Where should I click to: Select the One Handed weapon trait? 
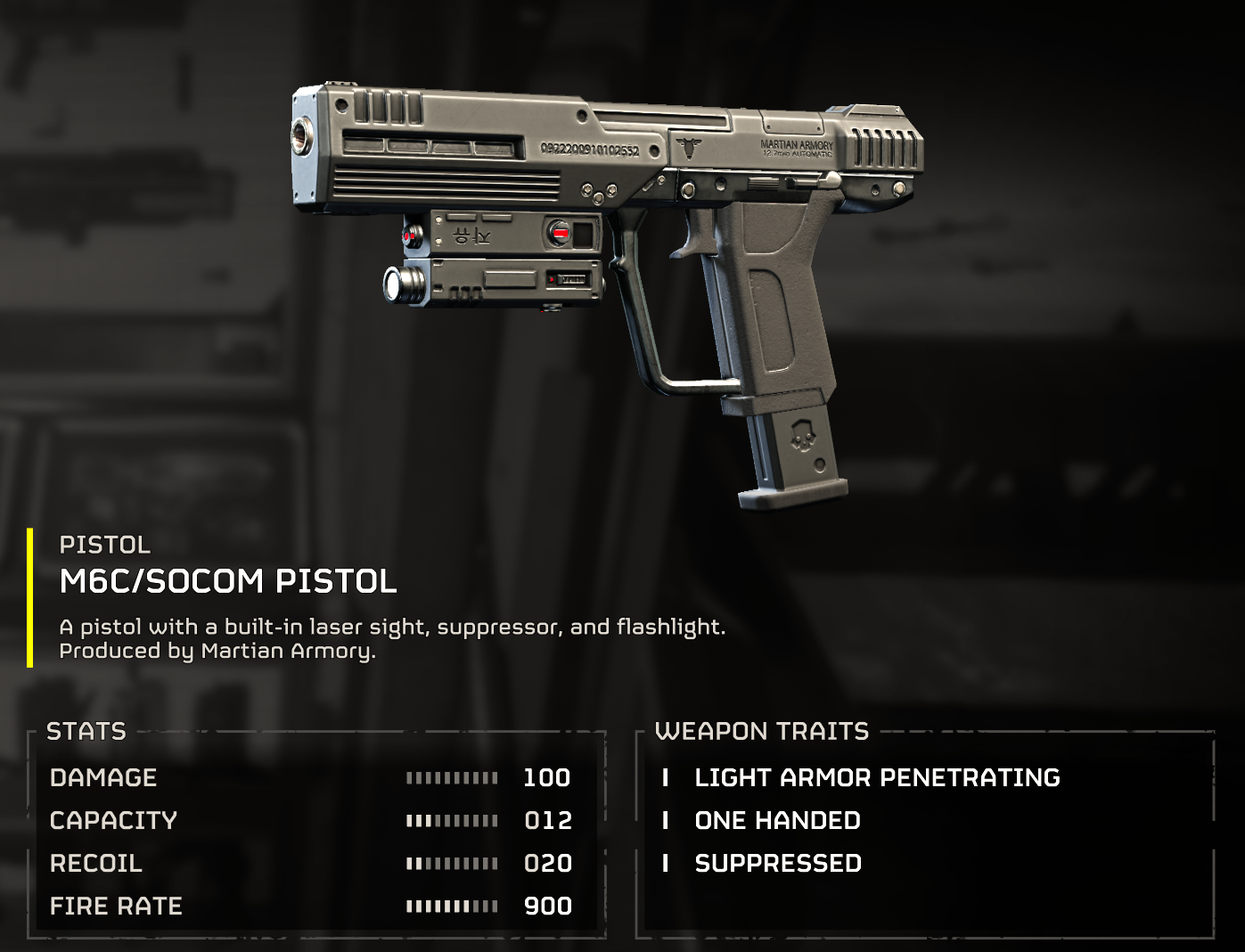click(x=777, y=820)
